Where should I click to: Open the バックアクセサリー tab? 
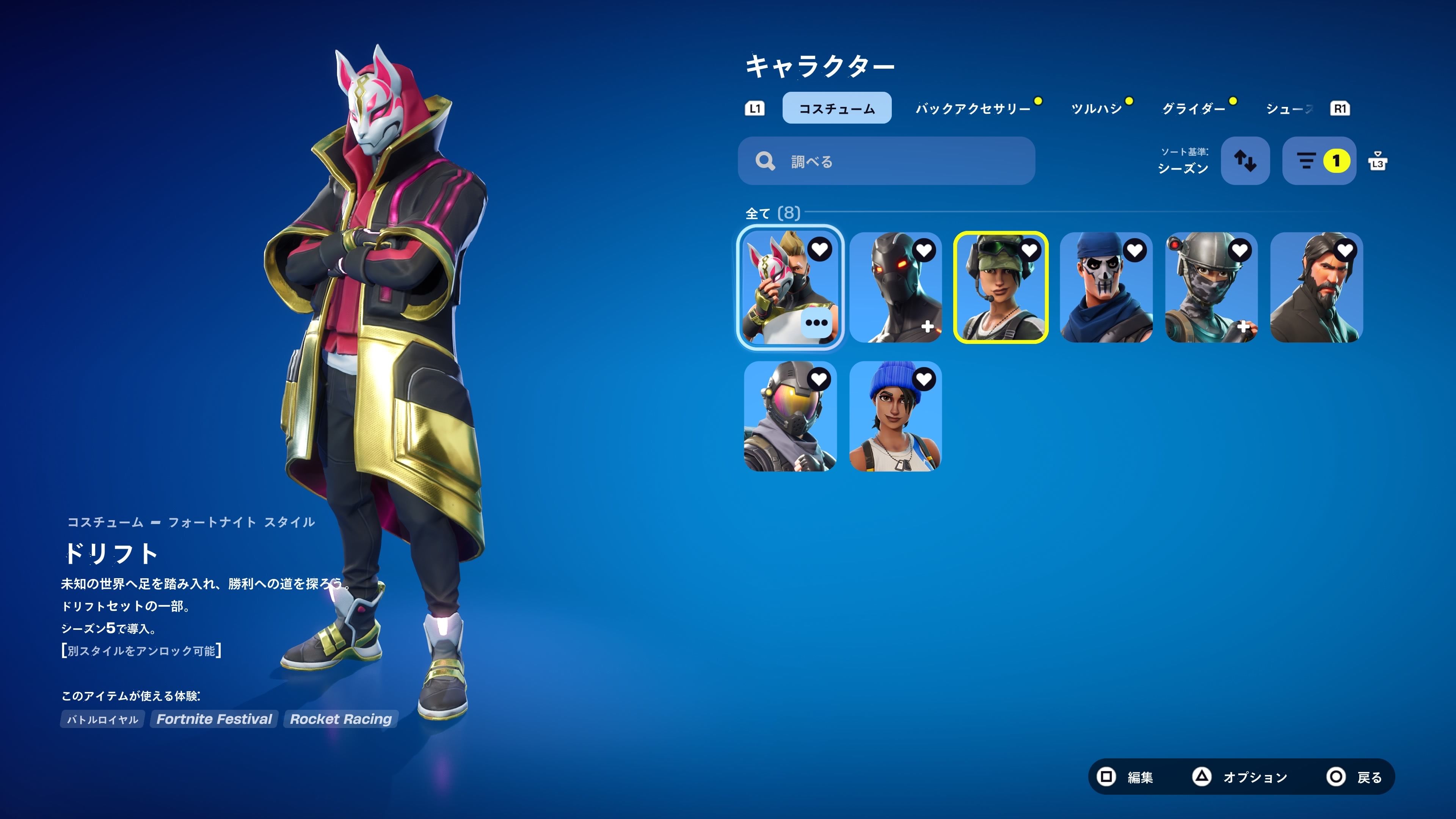coord(973,108)
